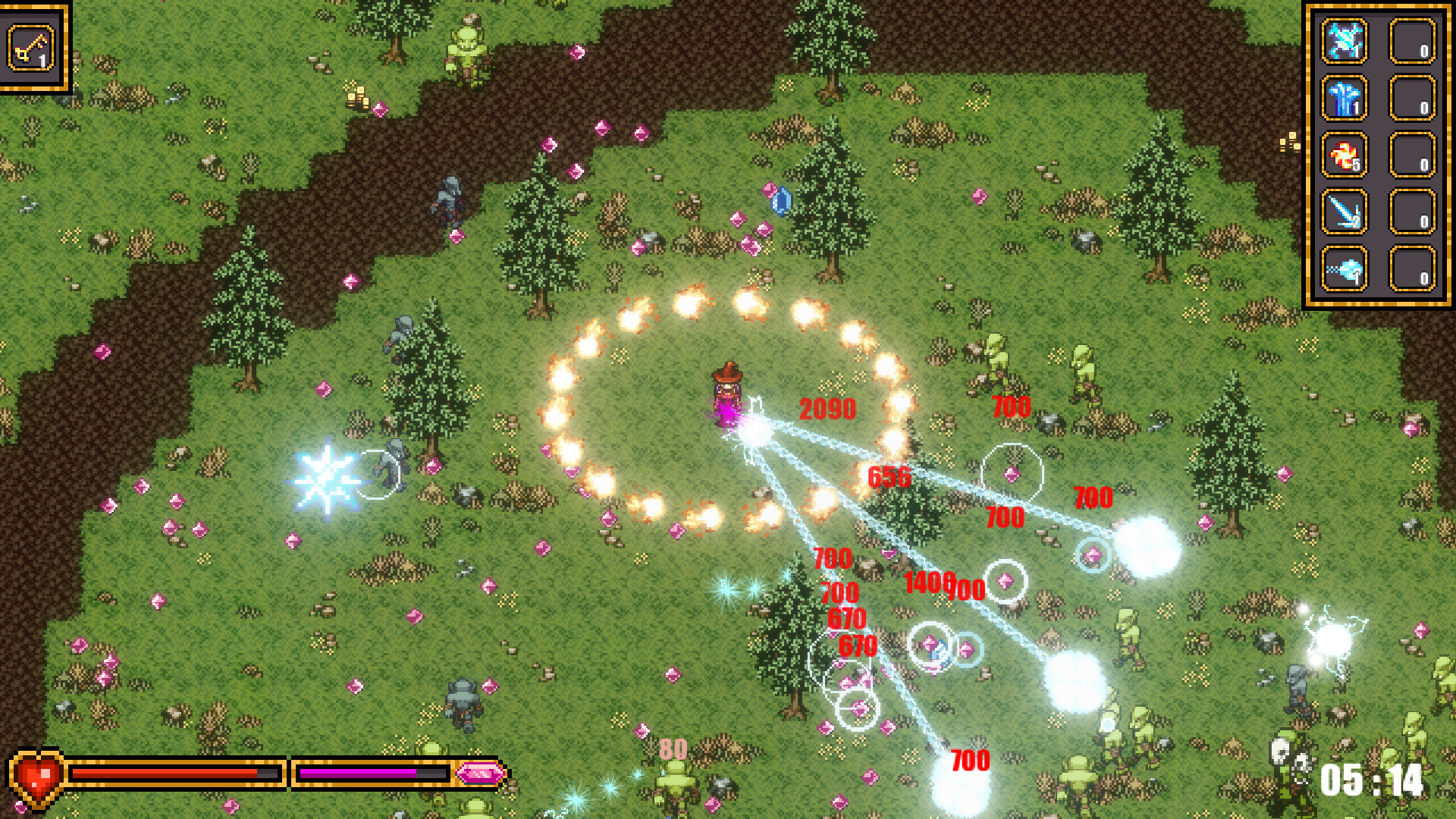
Task: Click the blue sapphire pickup near the top
Action: coord(782,199)
